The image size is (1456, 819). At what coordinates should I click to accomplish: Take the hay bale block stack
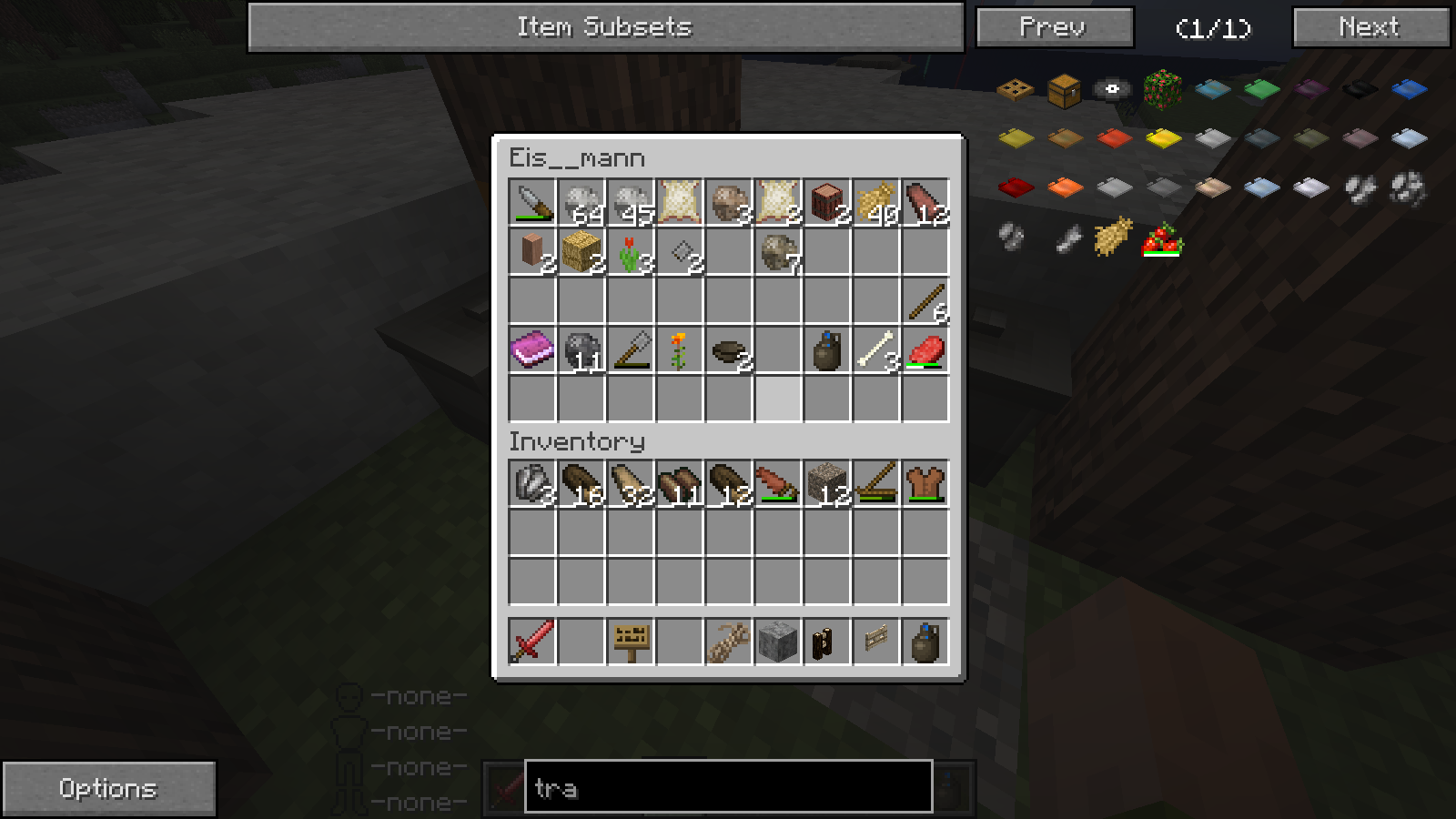click(x=581, y=251)
